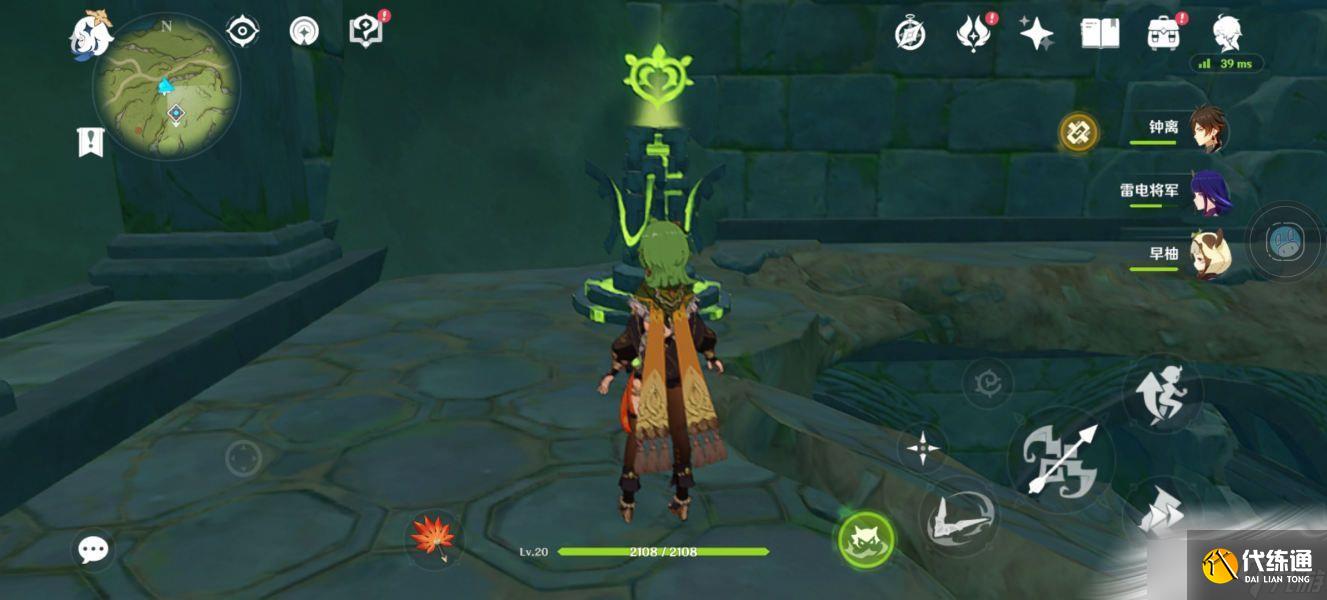Toggle the elemental sight eye icon

click(243, 32)
